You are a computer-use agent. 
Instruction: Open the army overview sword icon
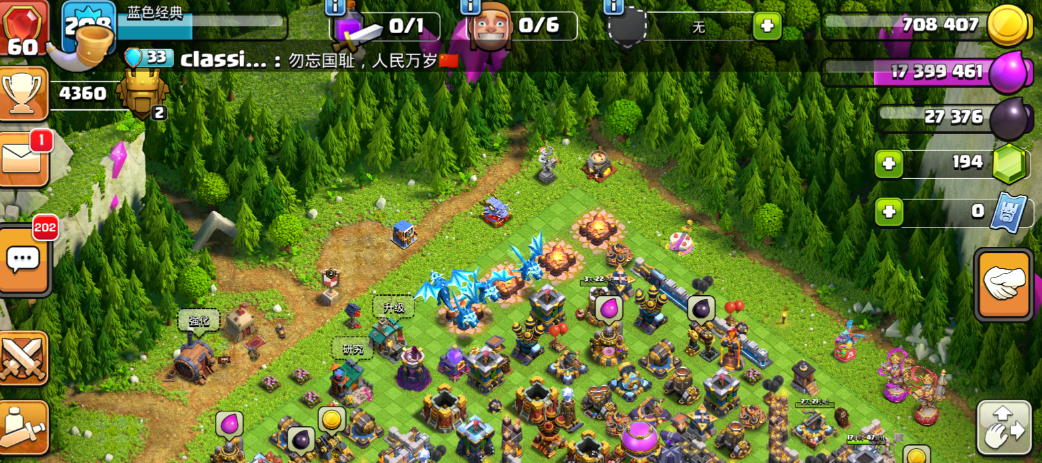pos(357,29)
